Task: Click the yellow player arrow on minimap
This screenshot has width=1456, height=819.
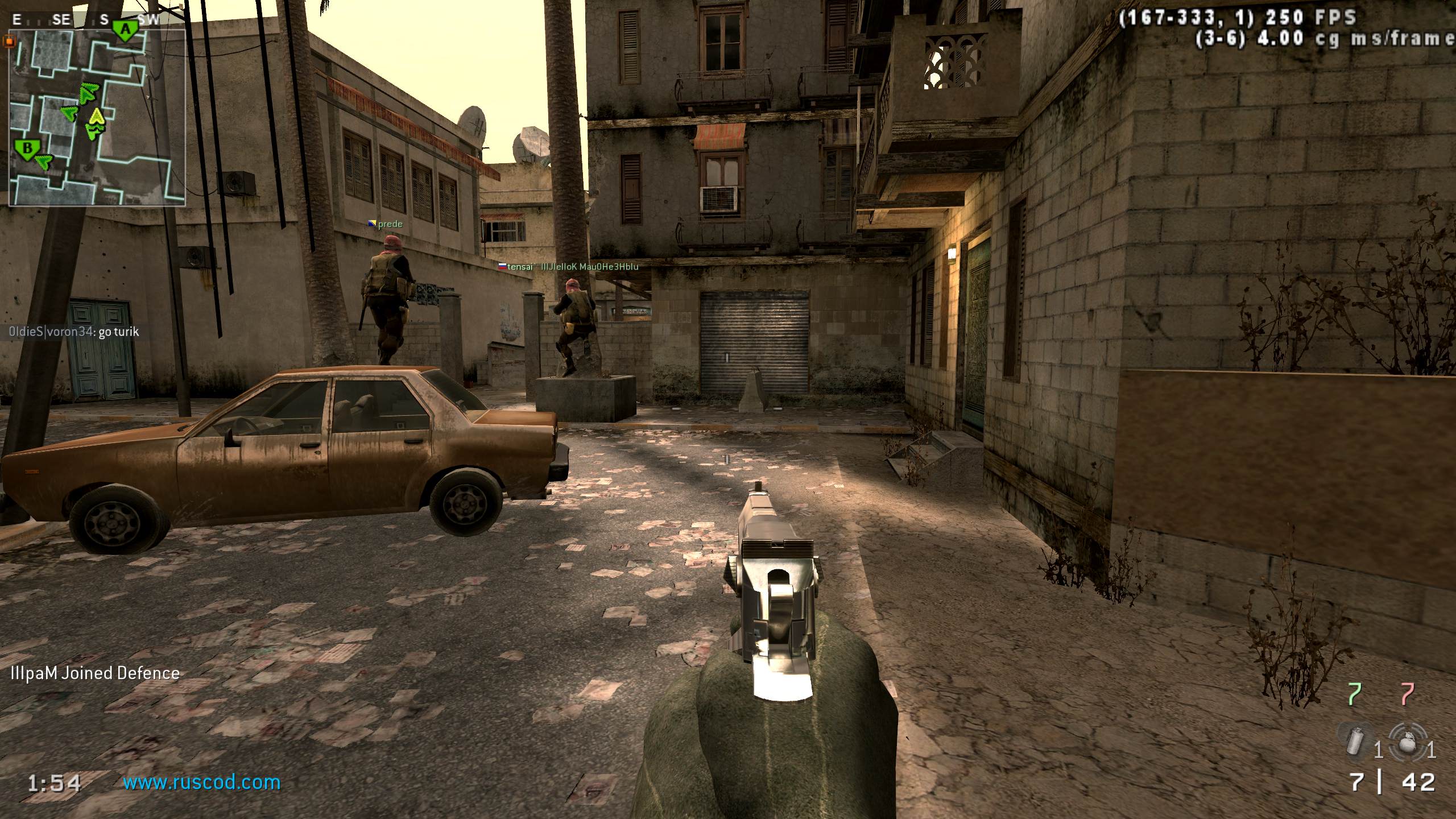Action: (97, 116)
